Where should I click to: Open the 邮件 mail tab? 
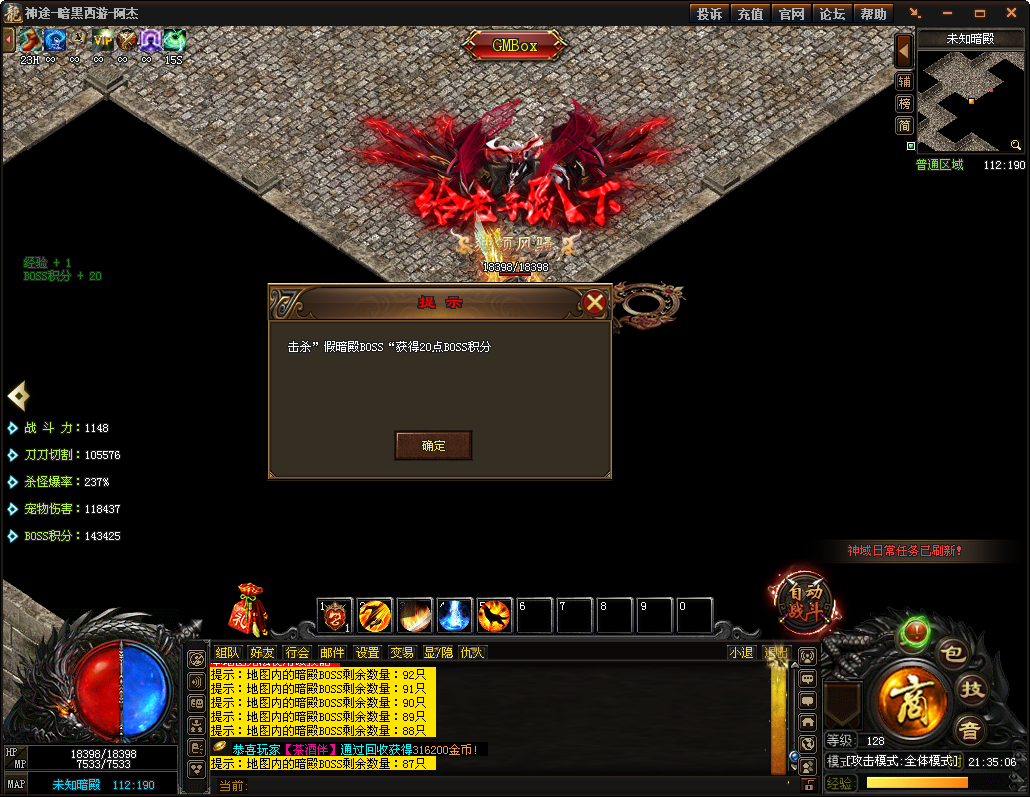click(332, 652)
